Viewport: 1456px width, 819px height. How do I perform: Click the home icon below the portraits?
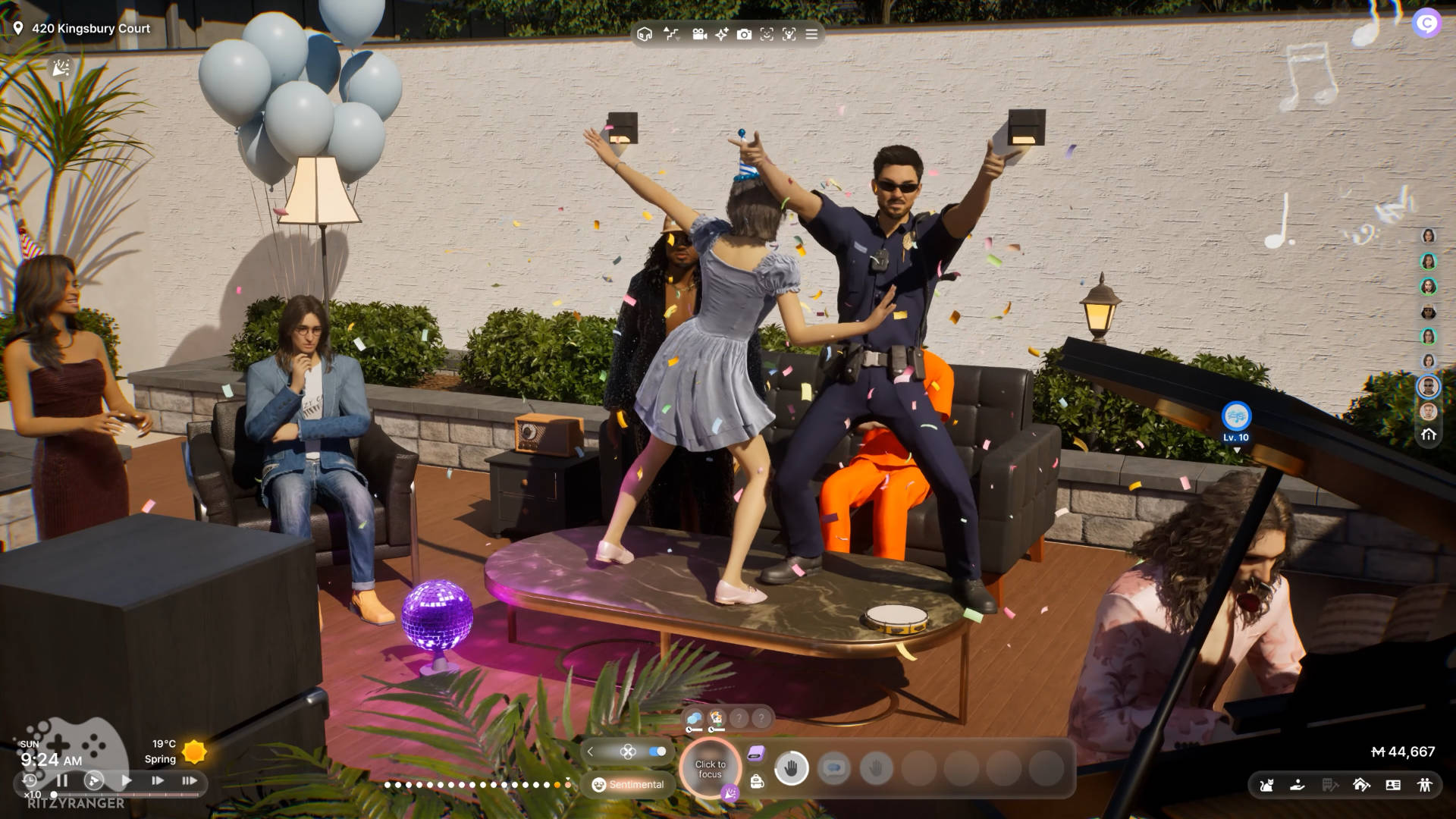click(1429, 435)
